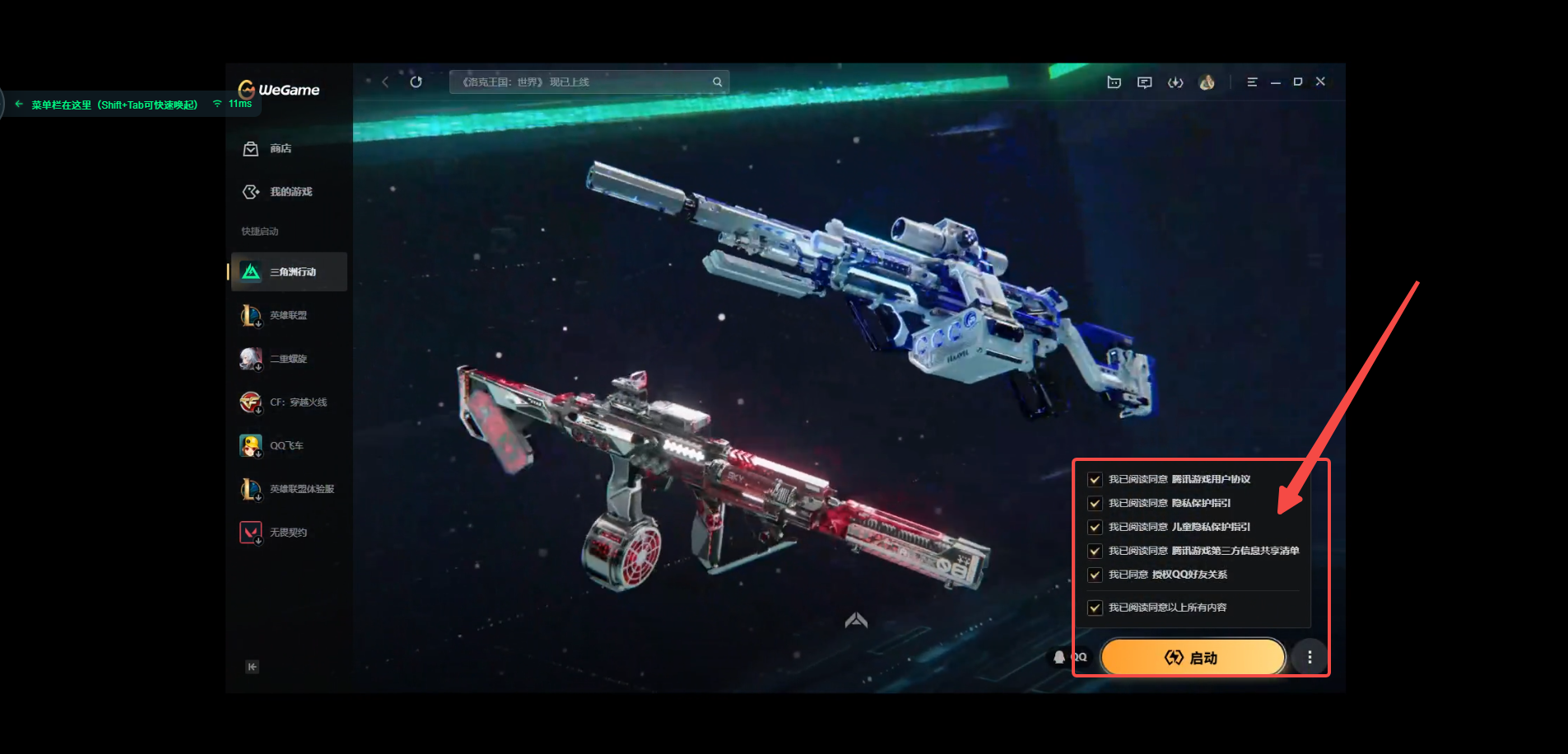Choose 英雄联盟 from the game list
1568x754 pixels.
(x=287, y=315)
